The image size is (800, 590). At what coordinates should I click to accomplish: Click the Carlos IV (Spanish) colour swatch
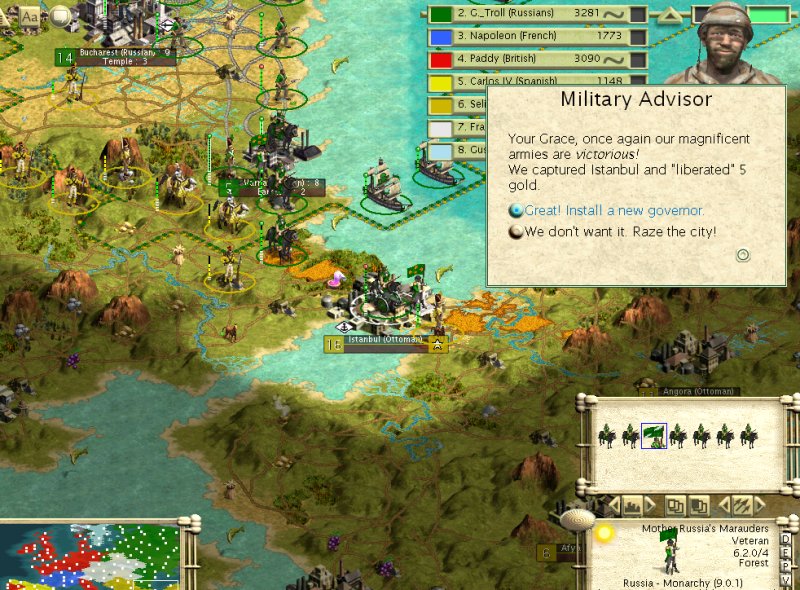click(440, 83)
